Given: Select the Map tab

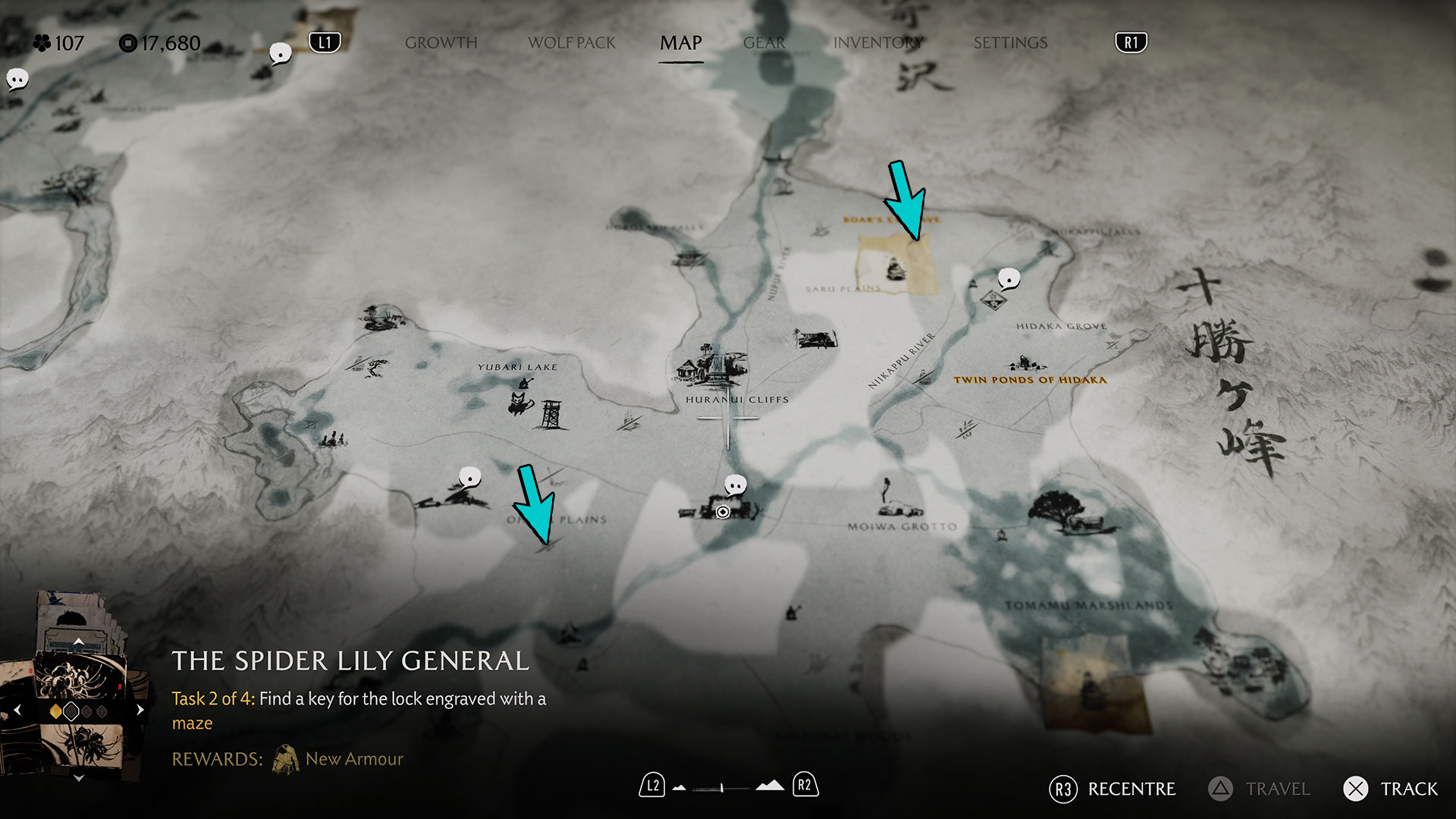Looking at the screenshot, I should 680,43.
